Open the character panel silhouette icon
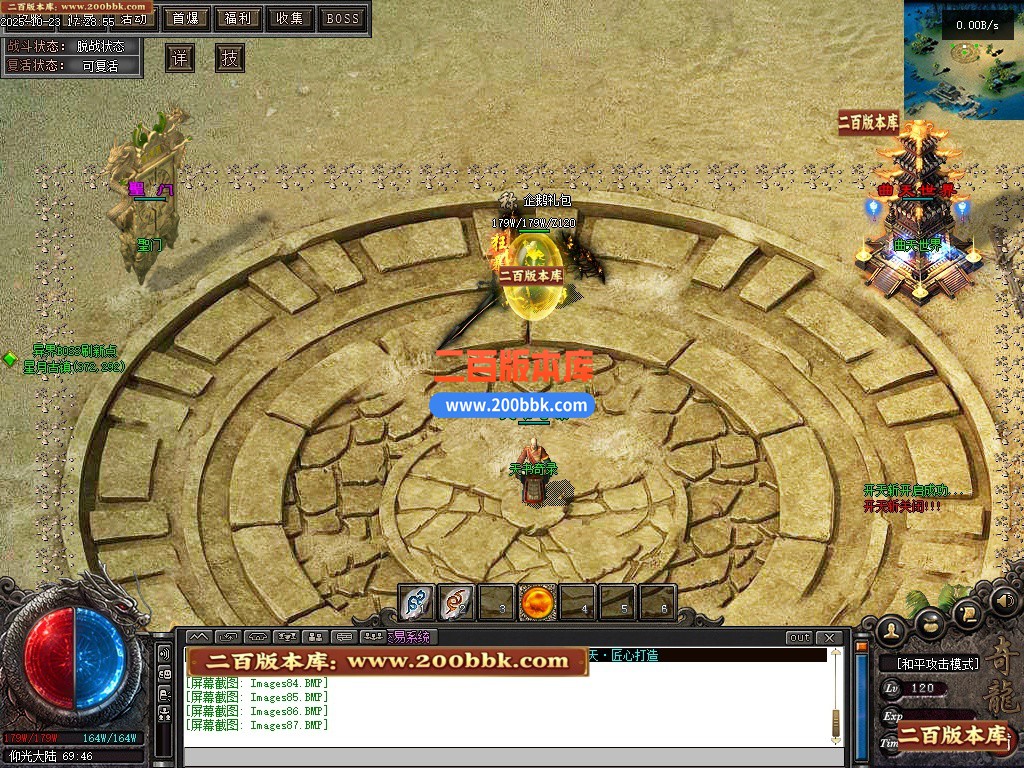This screenshot has height=768, width=1024. coord(891,629)
